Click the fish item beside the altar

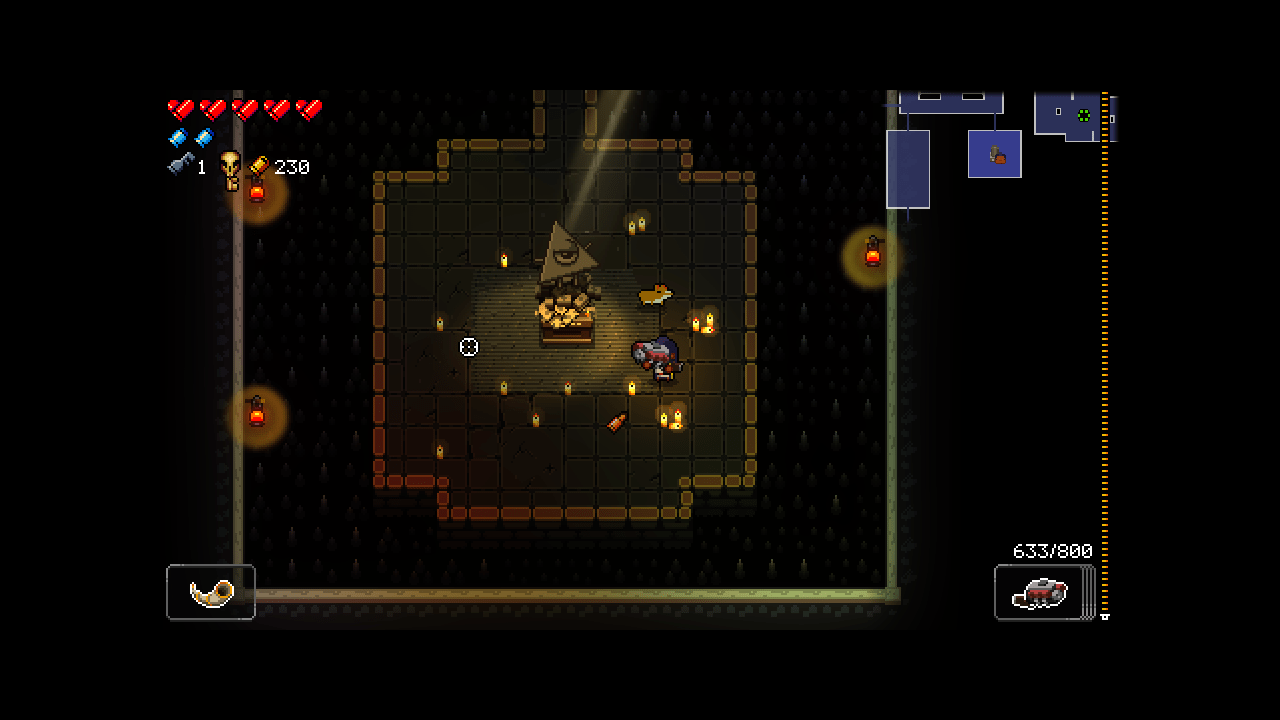(655, 295)
